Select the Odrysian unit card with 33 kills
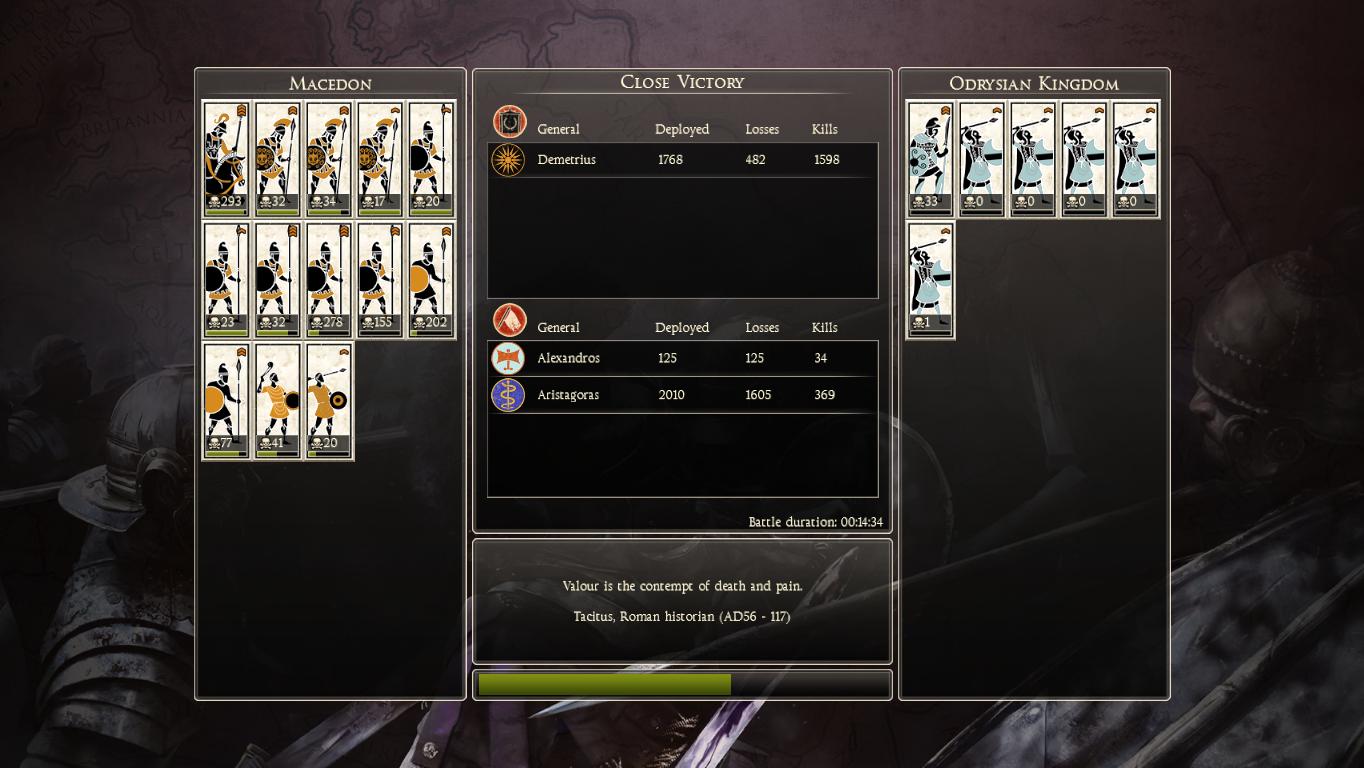This screenshot has height=768, width=1364. 930,158
